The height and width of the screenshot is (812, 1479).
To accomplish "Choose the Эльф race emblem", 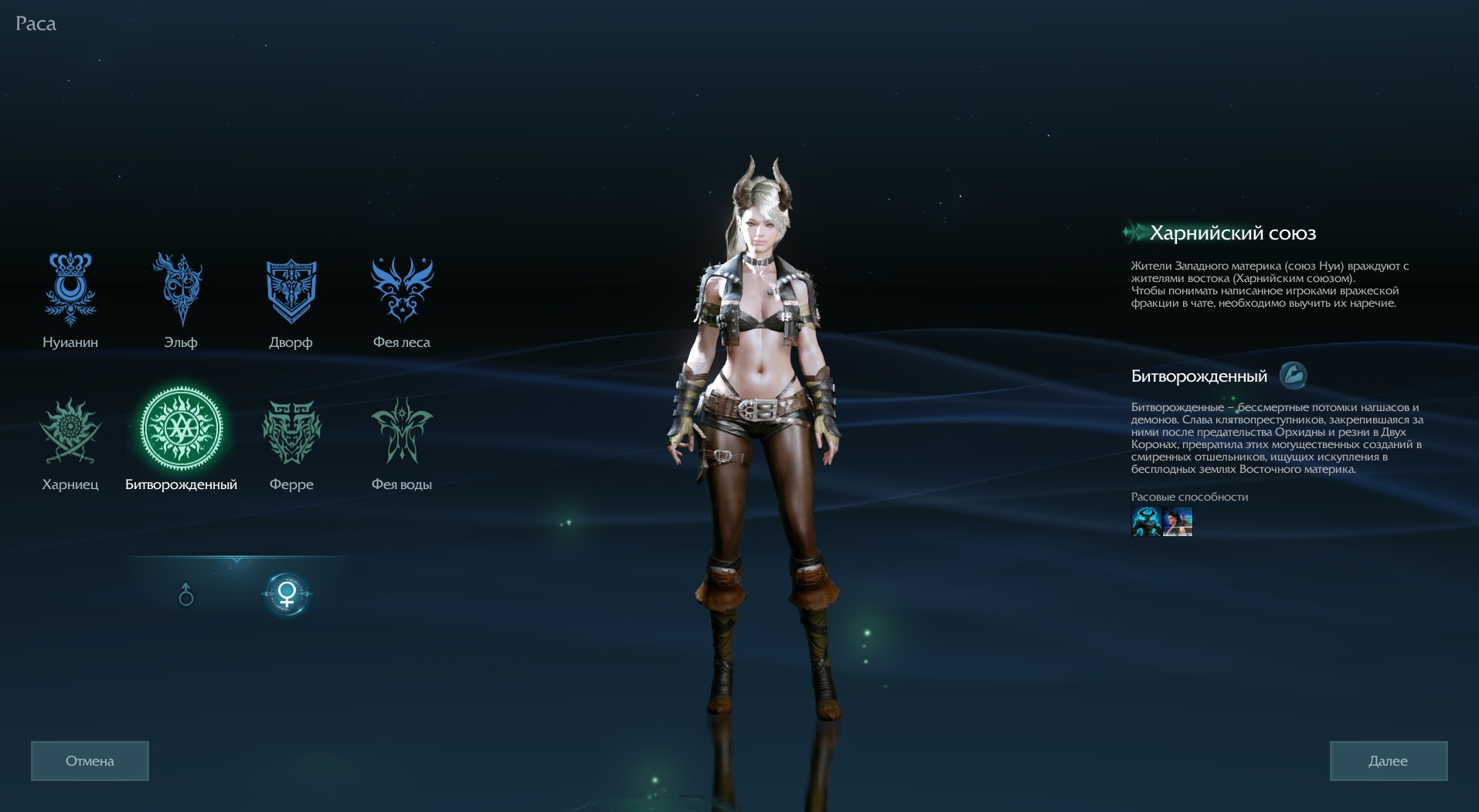I will pyautogui.click(x=180, y=289).
